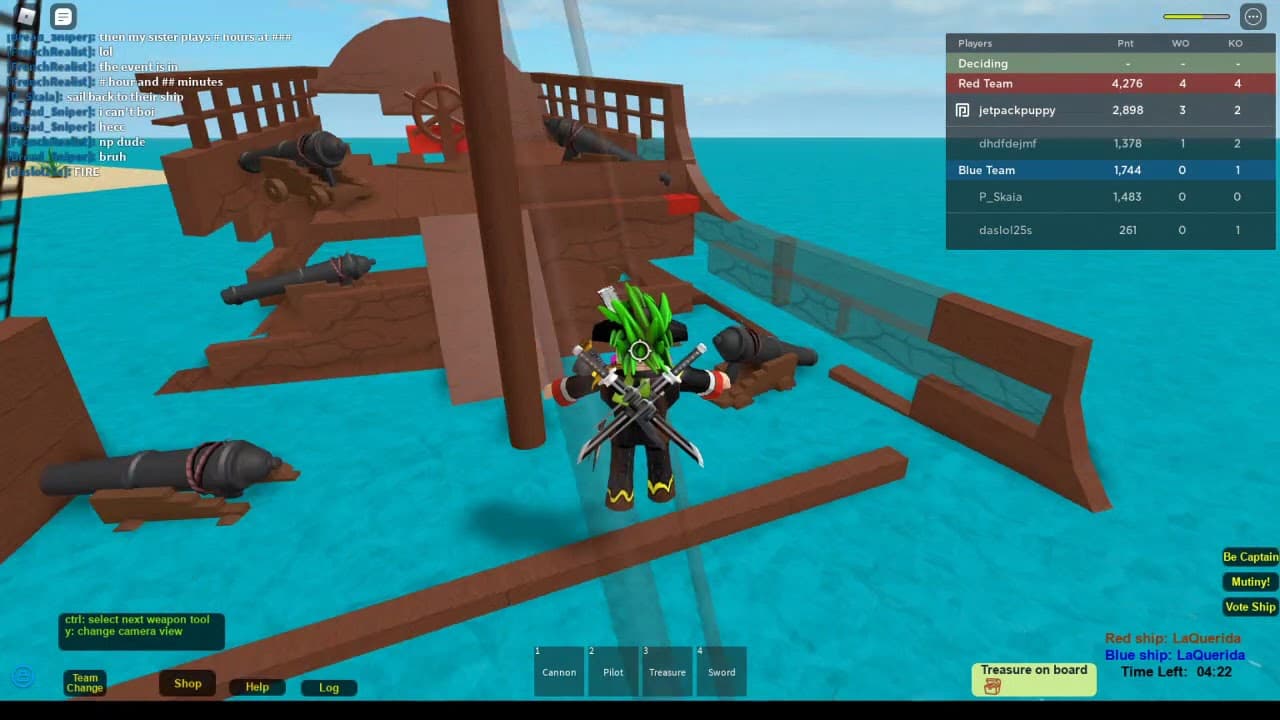Screen dimensions: 1280x720
Task: Click the badge icon beside jetpackpuppy
Action: 961,110
